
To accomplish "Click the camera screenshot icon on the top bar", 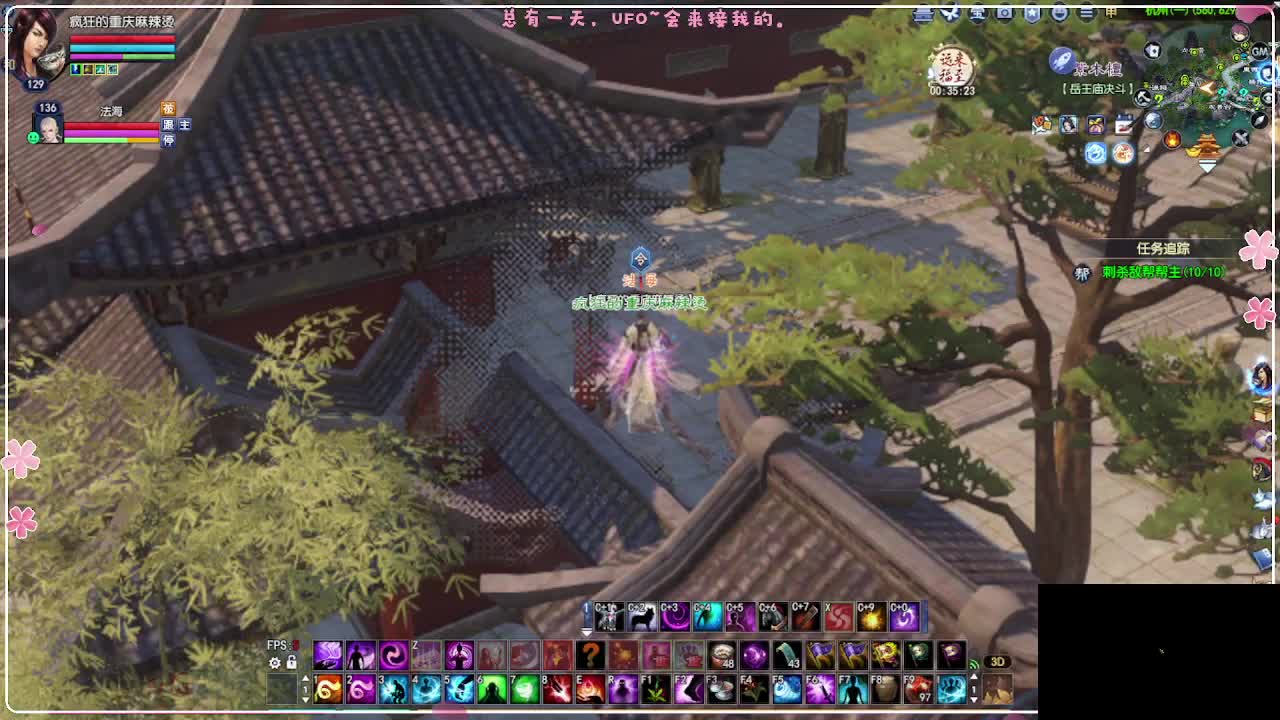I will point(1002,12).
